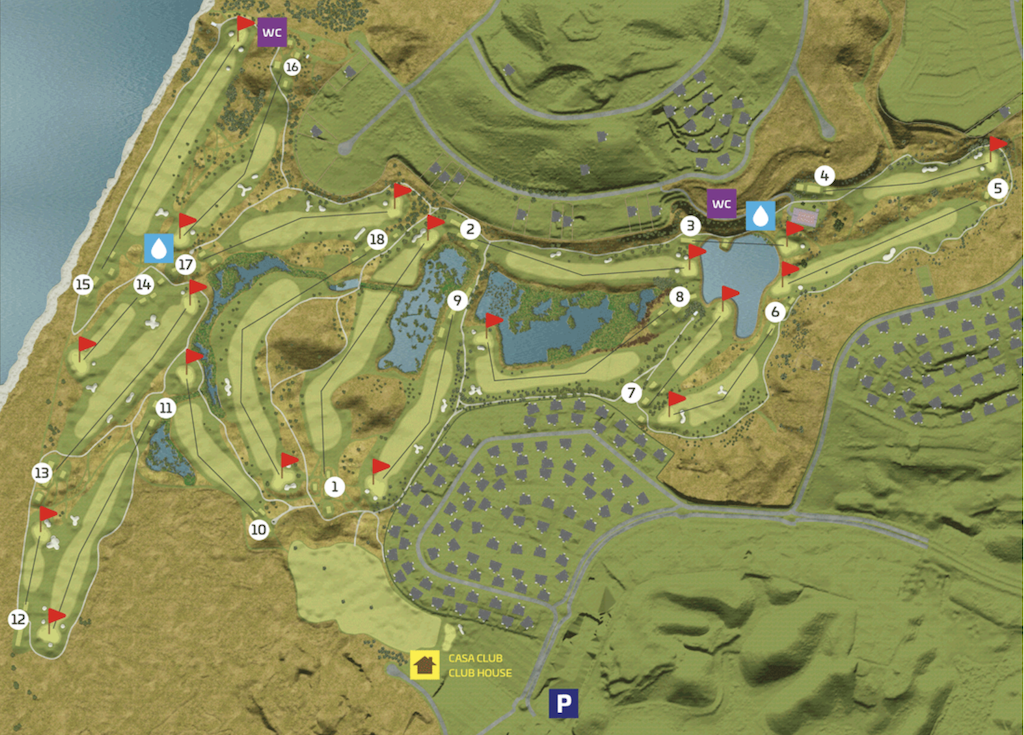Choose hole 15 marker near the coast

(x=83, y=285)
